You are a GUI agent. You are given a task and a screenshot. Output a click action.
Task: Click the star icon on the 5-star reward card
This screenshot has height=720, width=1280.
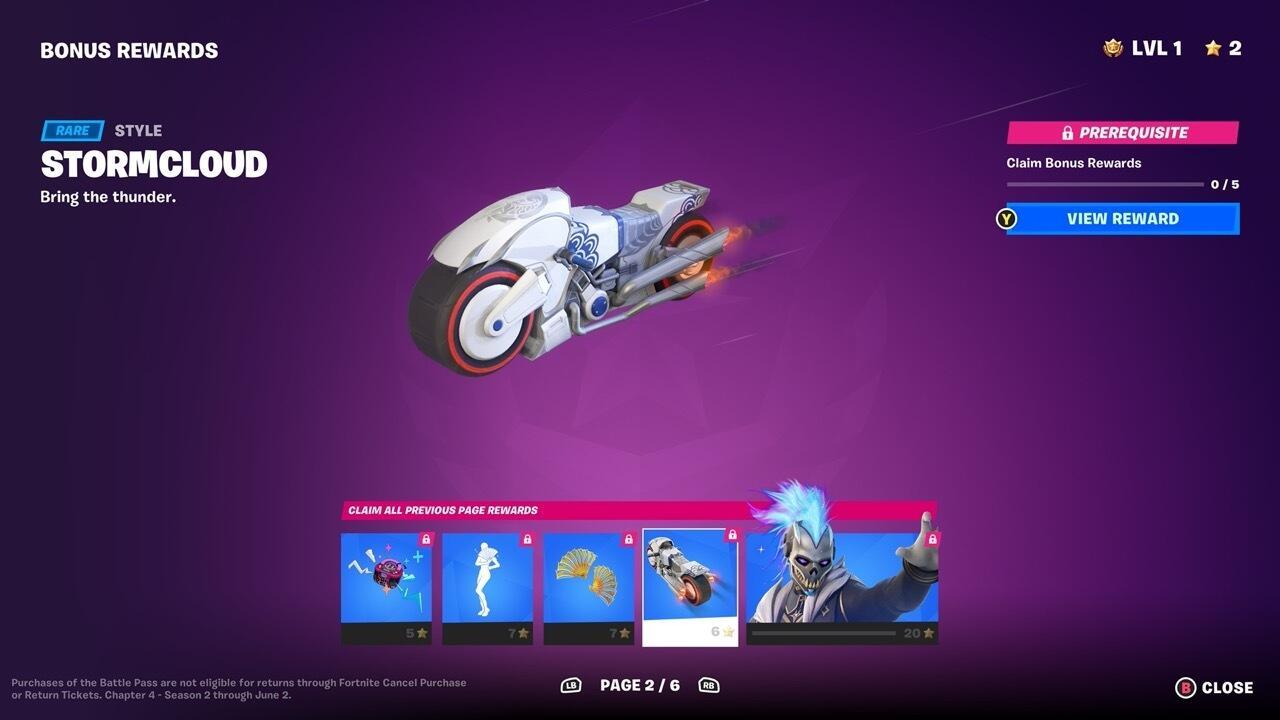click(x=423, y=631)
